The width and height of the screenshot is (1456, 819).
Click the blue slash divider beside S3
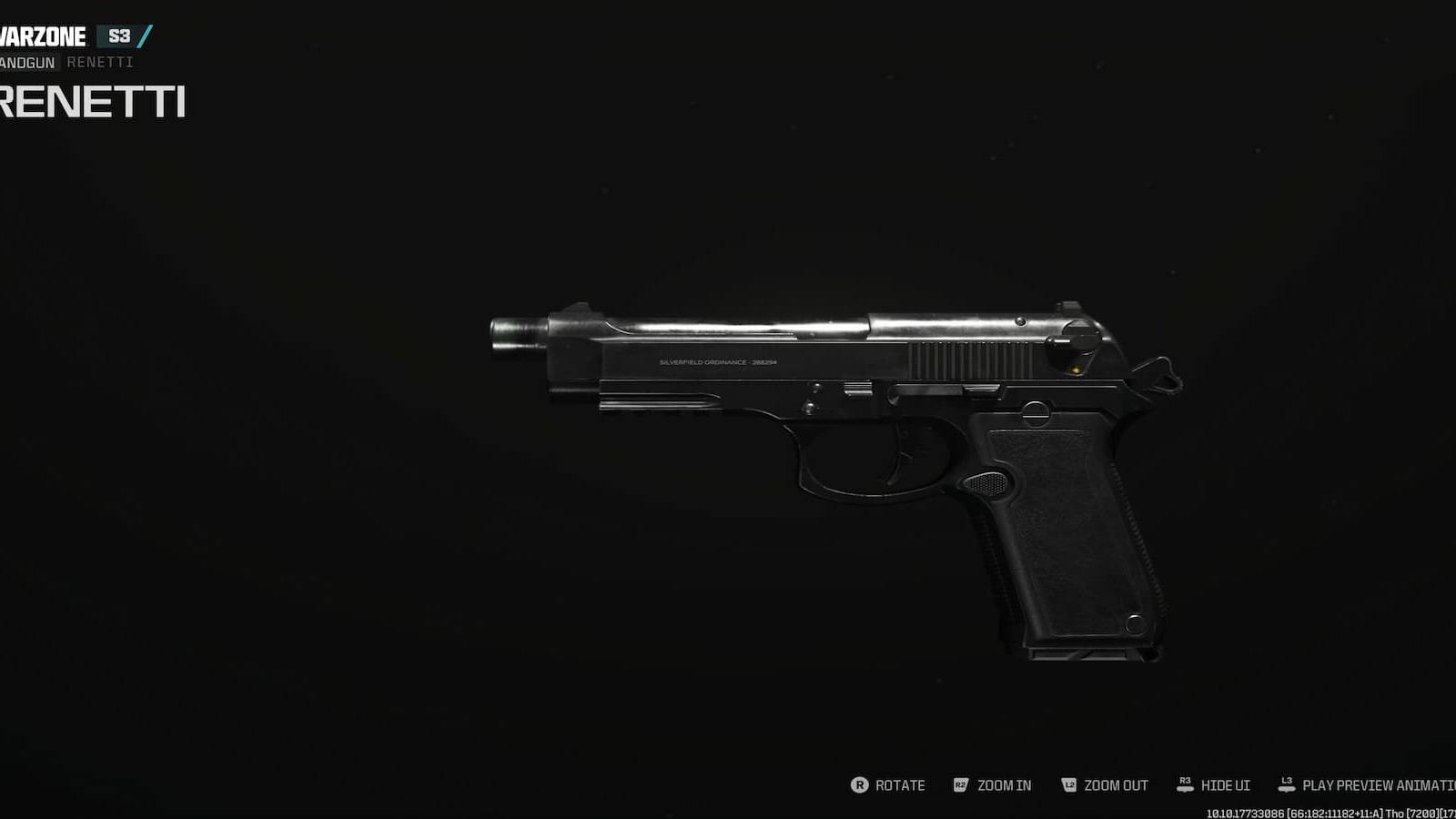145,35
